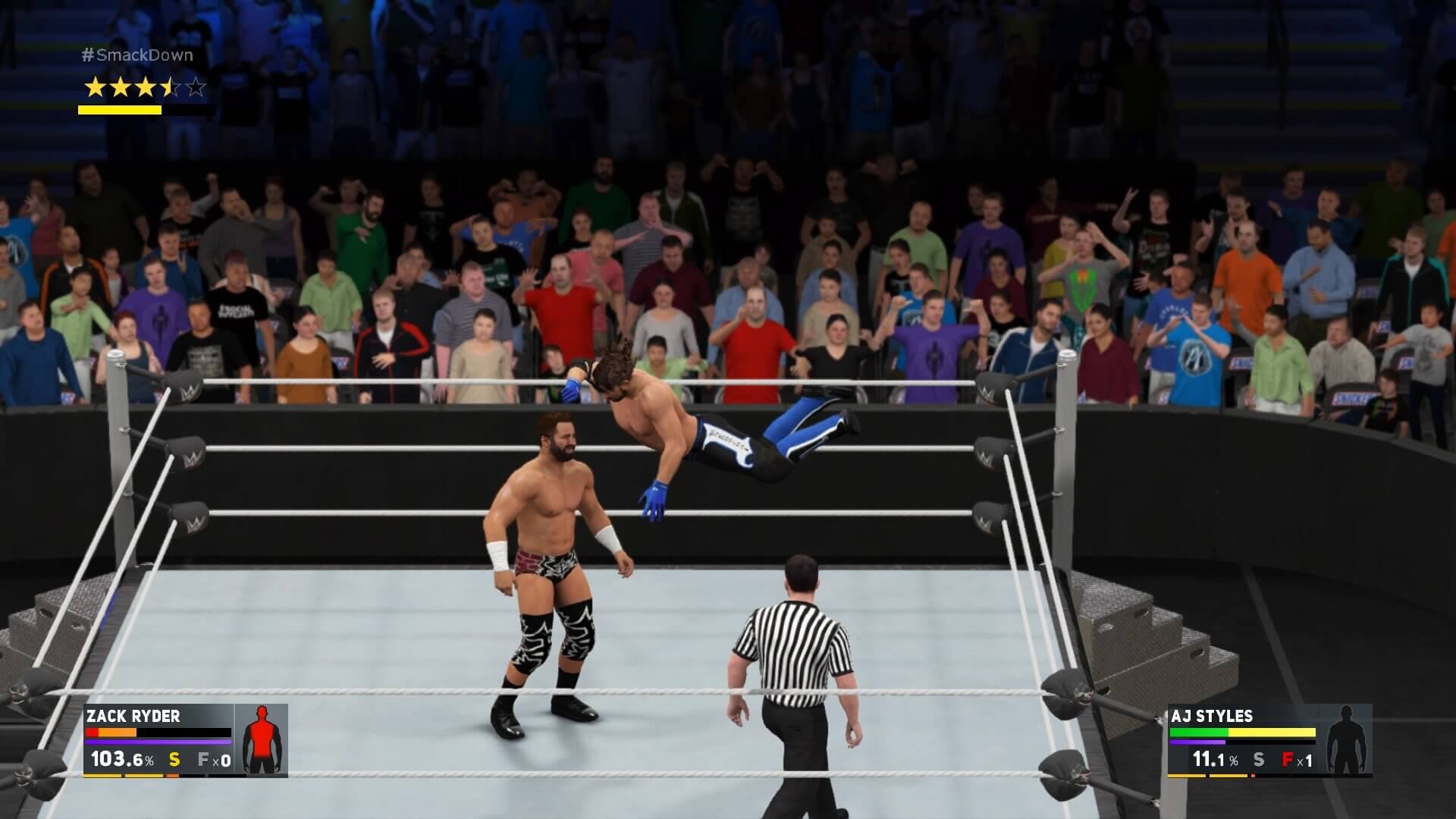Click the AJ Styles name plate
This screenshot has width=1456, height=819.
pyautogui.click(x=1211, y=716)
